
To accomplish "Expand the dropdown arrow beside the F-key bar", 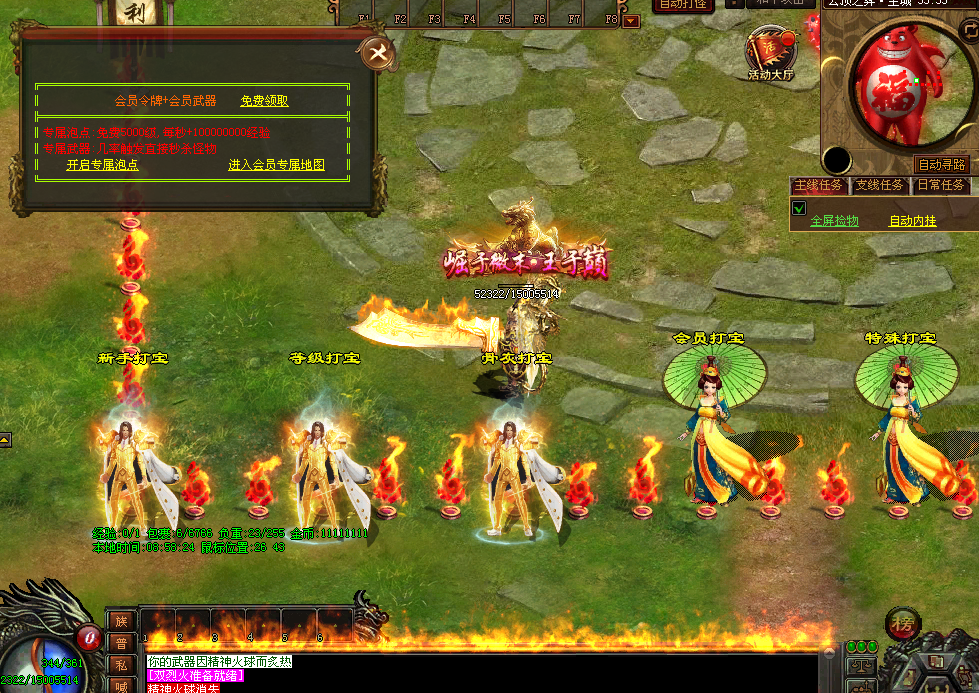I will (x=631, y=20).
